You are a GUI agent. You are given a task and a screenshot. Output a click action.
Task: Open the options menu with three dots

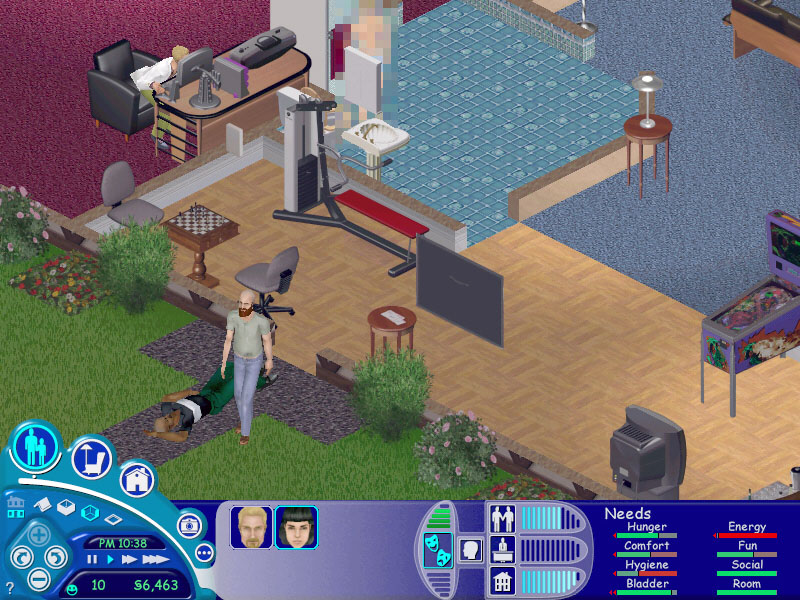(x=204, y=552)
